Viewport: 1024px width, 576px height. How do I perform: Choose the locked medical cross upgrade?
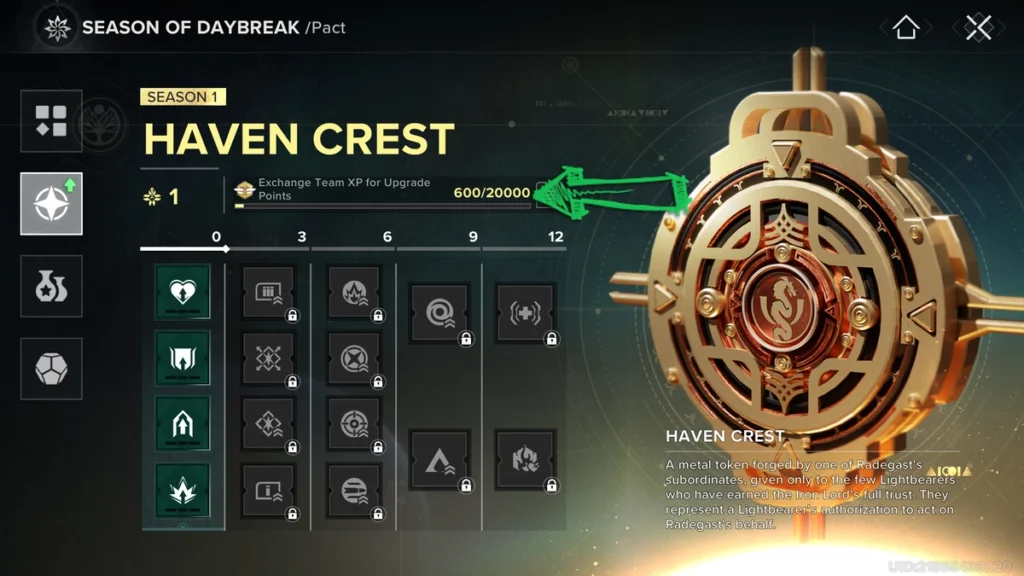point(525,313)
